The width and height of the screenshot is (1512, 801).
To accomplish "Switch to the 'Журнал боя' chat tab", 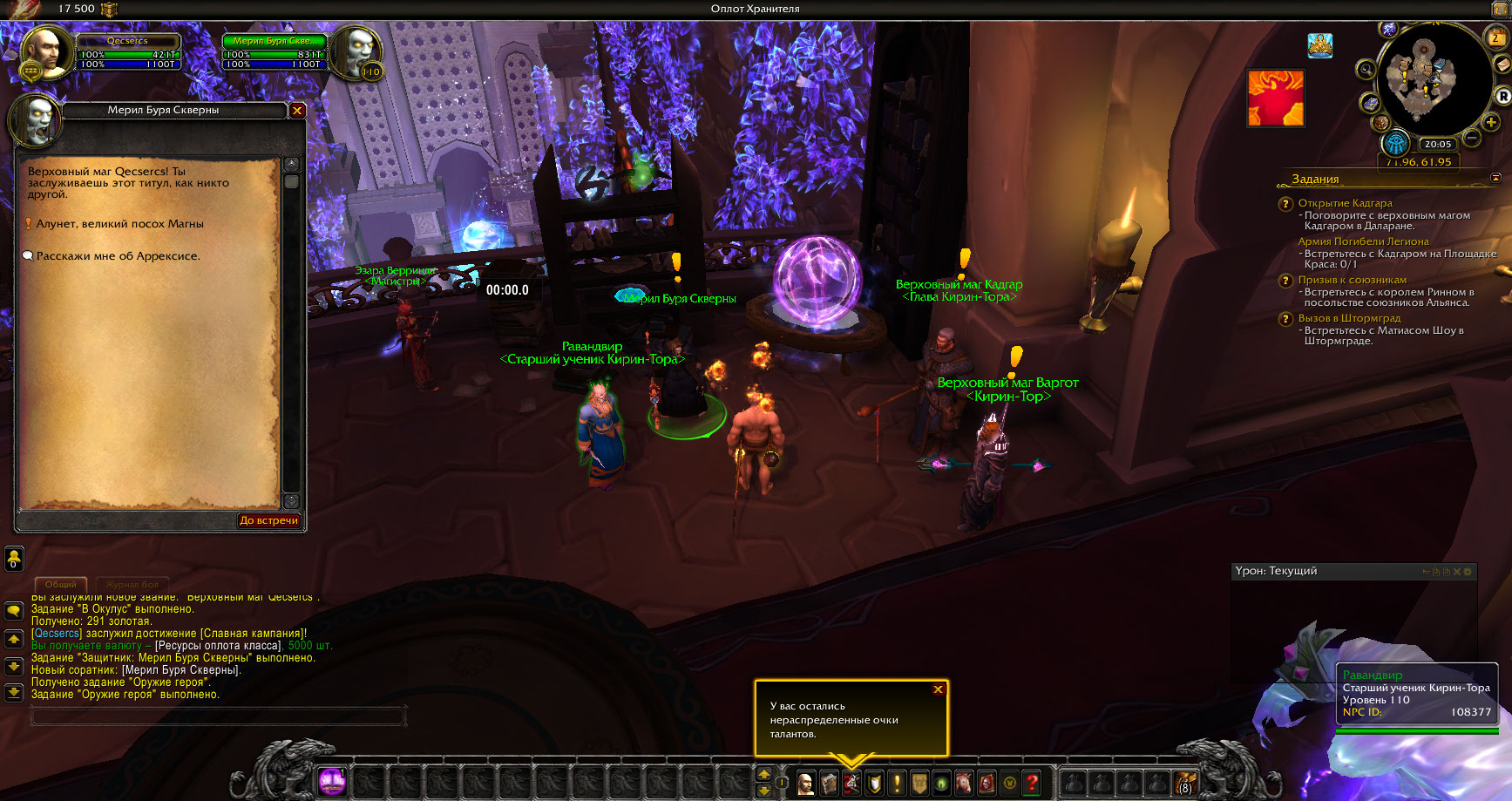I will [x=132, y=584].
